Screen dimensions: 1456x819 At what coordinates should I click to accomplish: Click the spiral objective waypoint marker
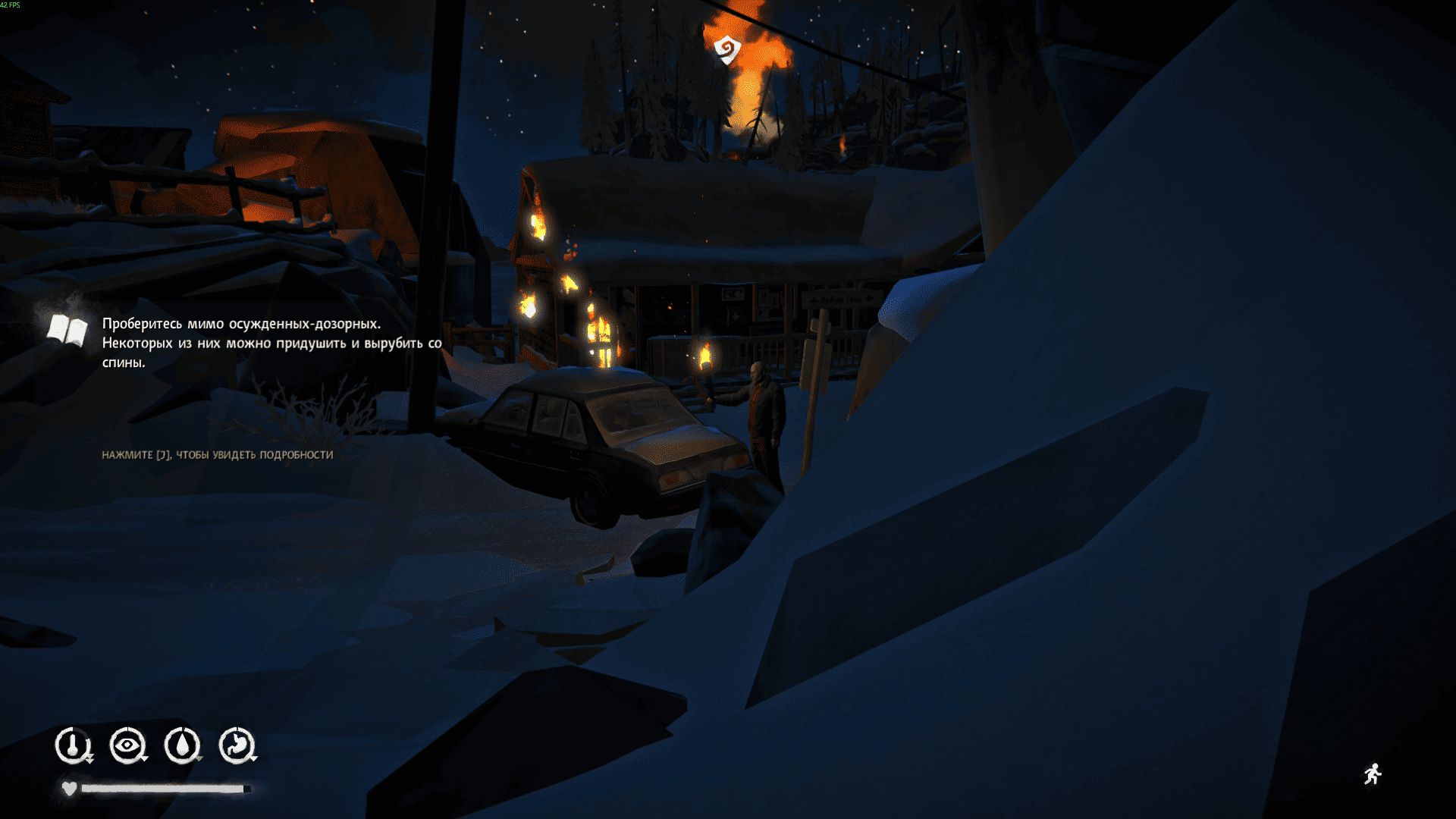(x=727, y=50)
